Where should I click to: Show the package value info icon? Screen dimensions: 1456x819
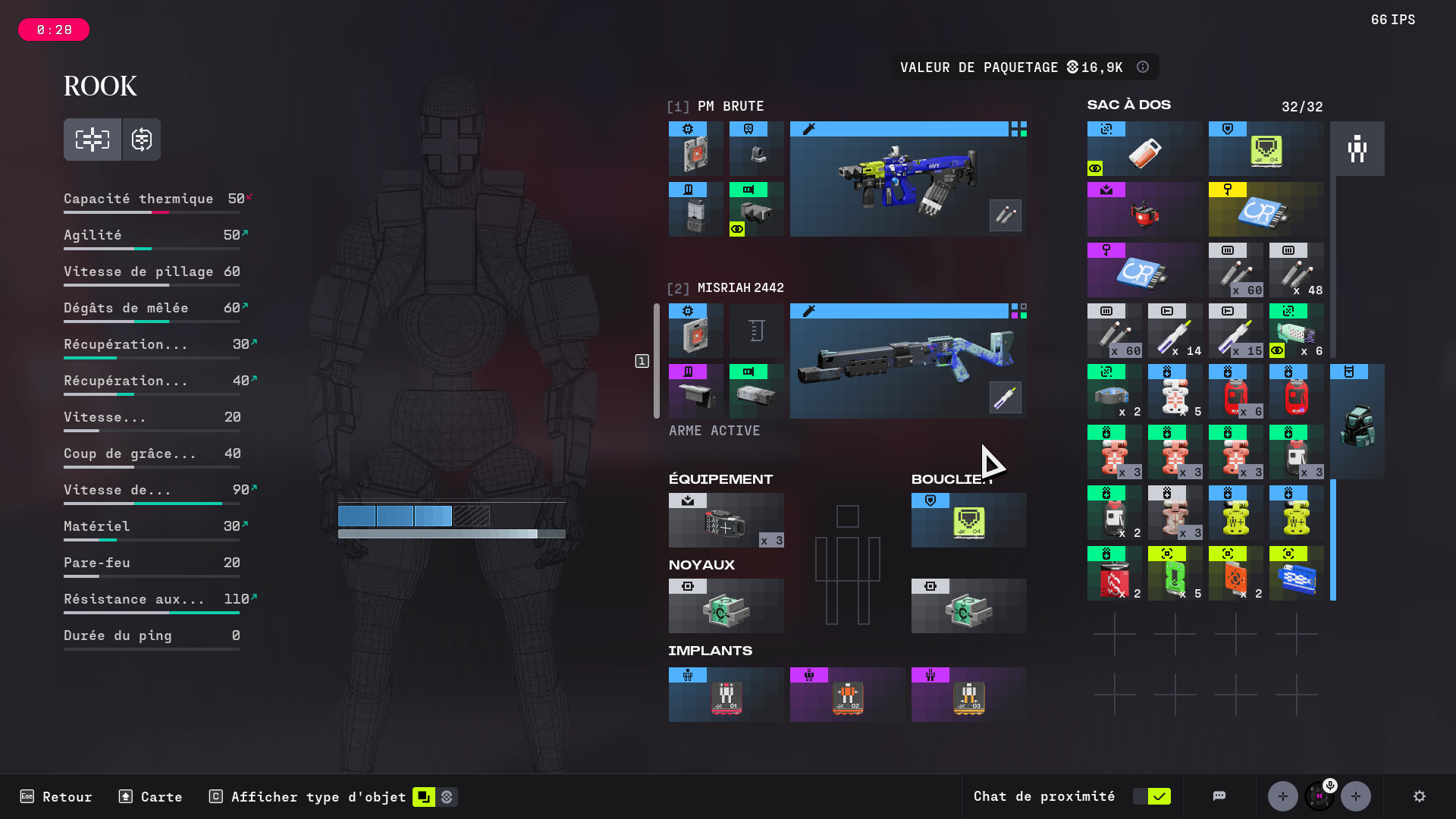tap(1143, 67)
